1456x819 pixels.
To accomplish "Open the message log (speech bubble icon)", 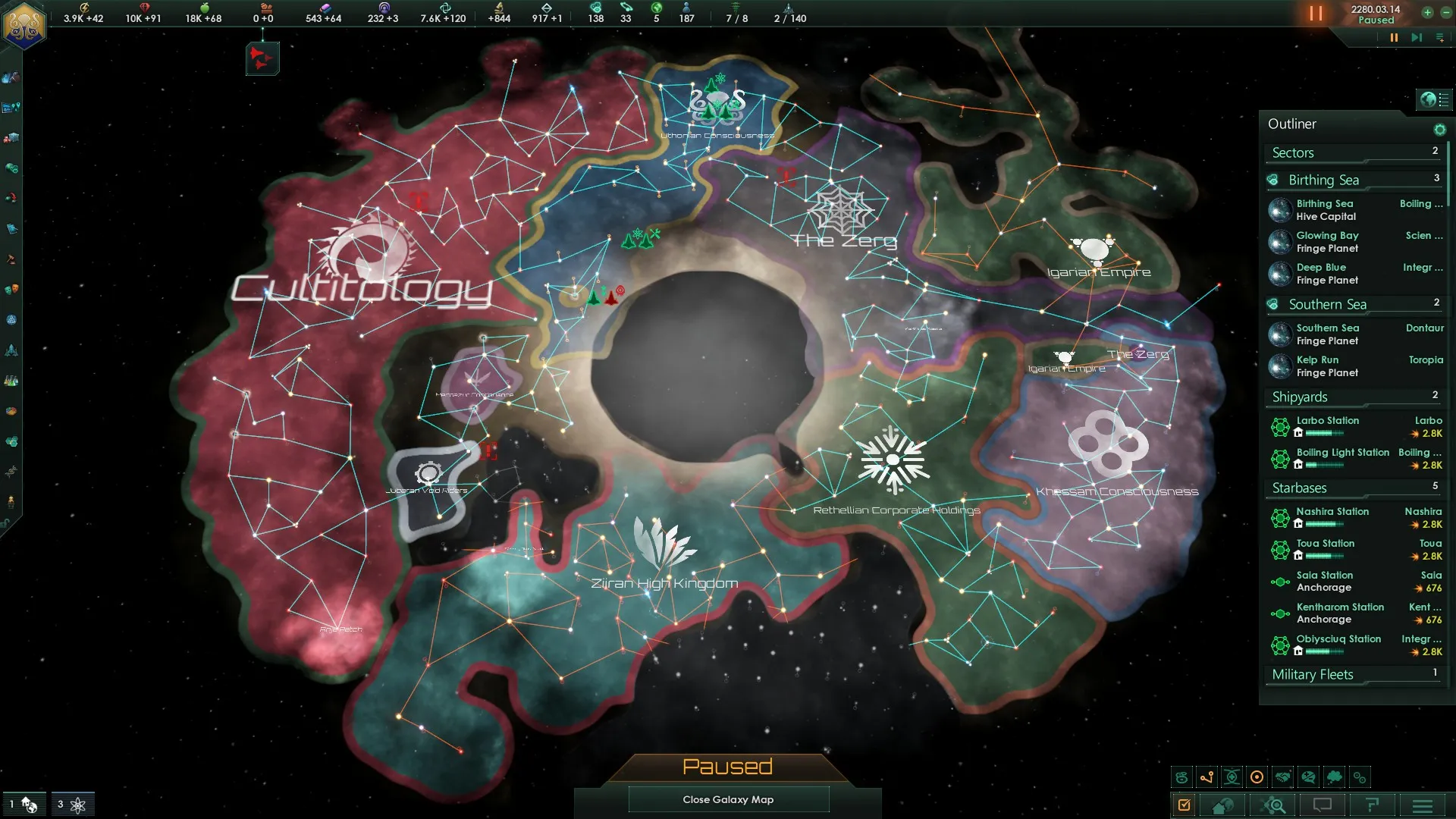I will (x=1321, y=805).
